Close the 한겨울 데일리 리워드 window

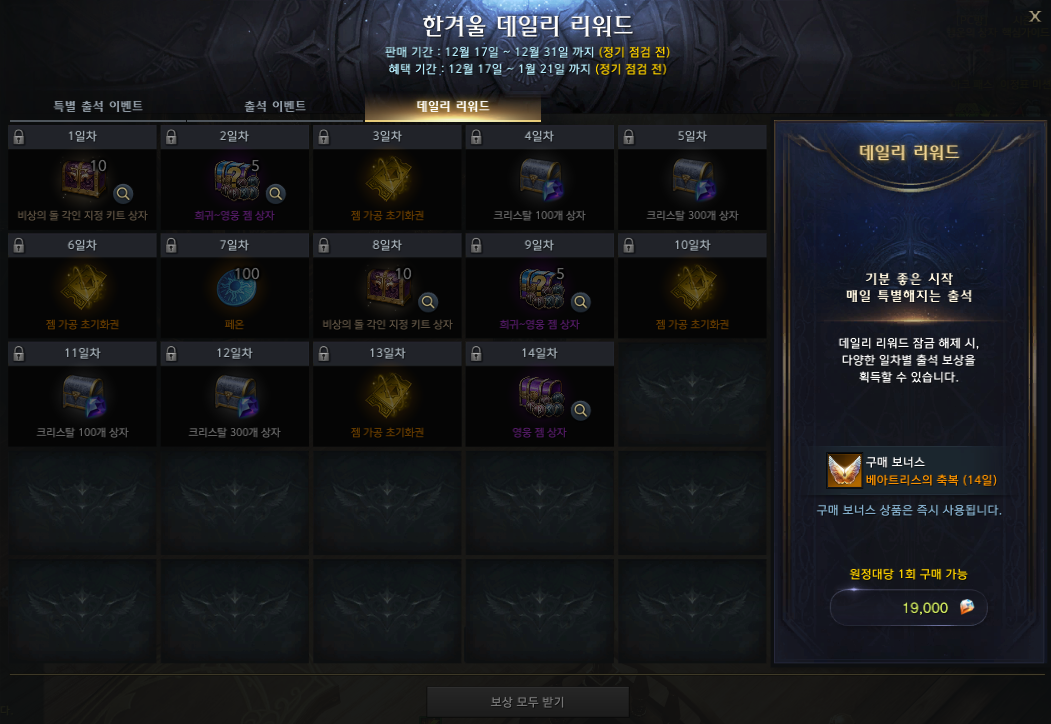pyautogui.click(x=1034, y=15)
